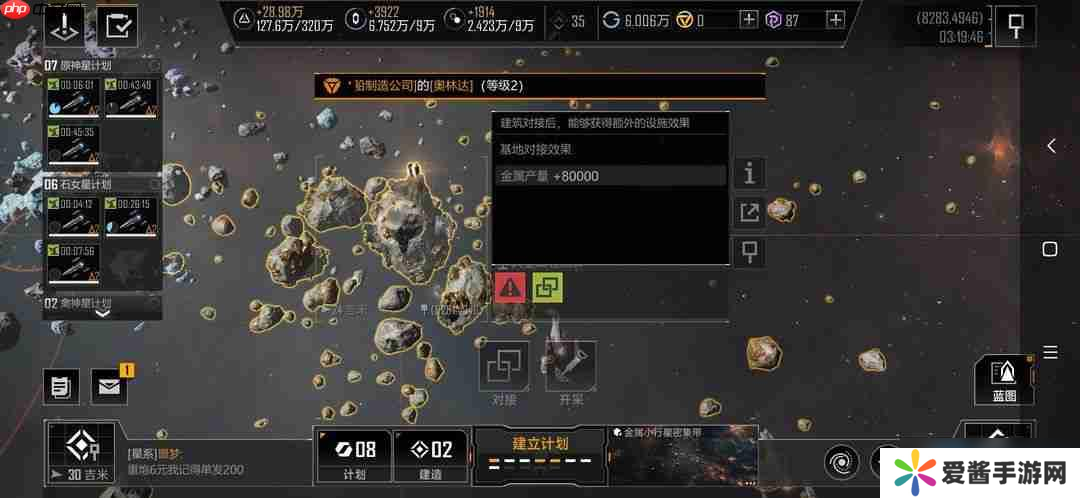Screen dimensions: 1080x498
Task: Open the bookmark pin button near coordinates
Action: coord(1016,27)
